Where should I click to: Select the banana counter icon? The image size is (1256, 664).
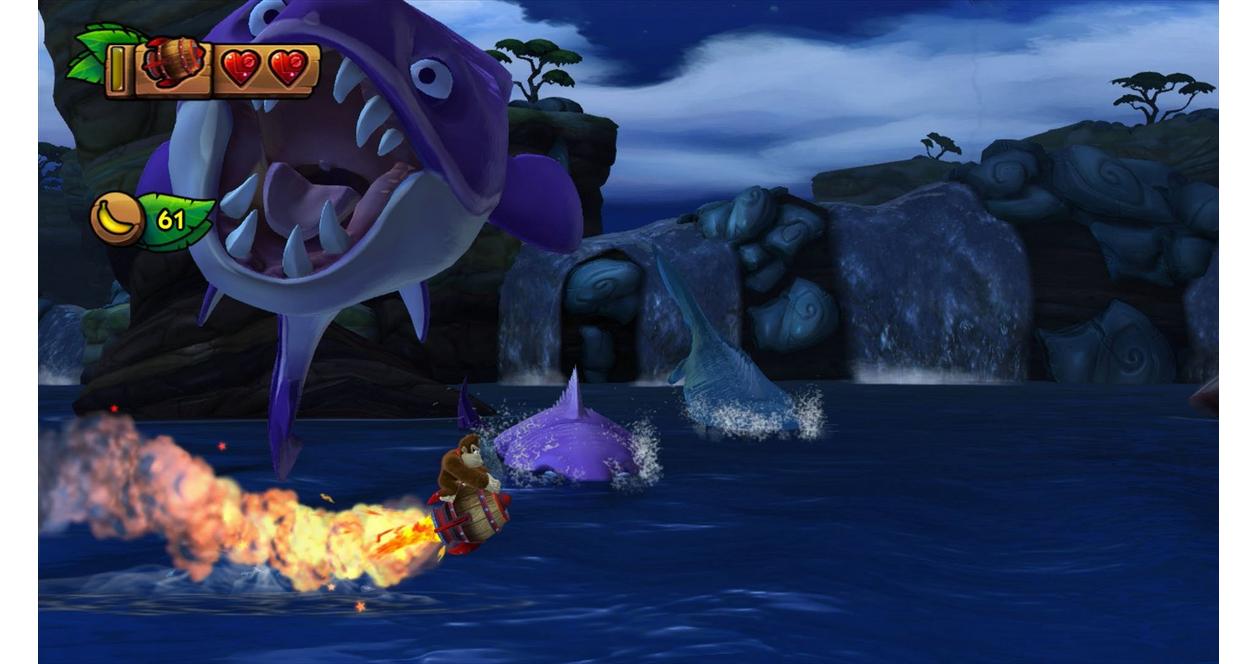tap(116, 219)
